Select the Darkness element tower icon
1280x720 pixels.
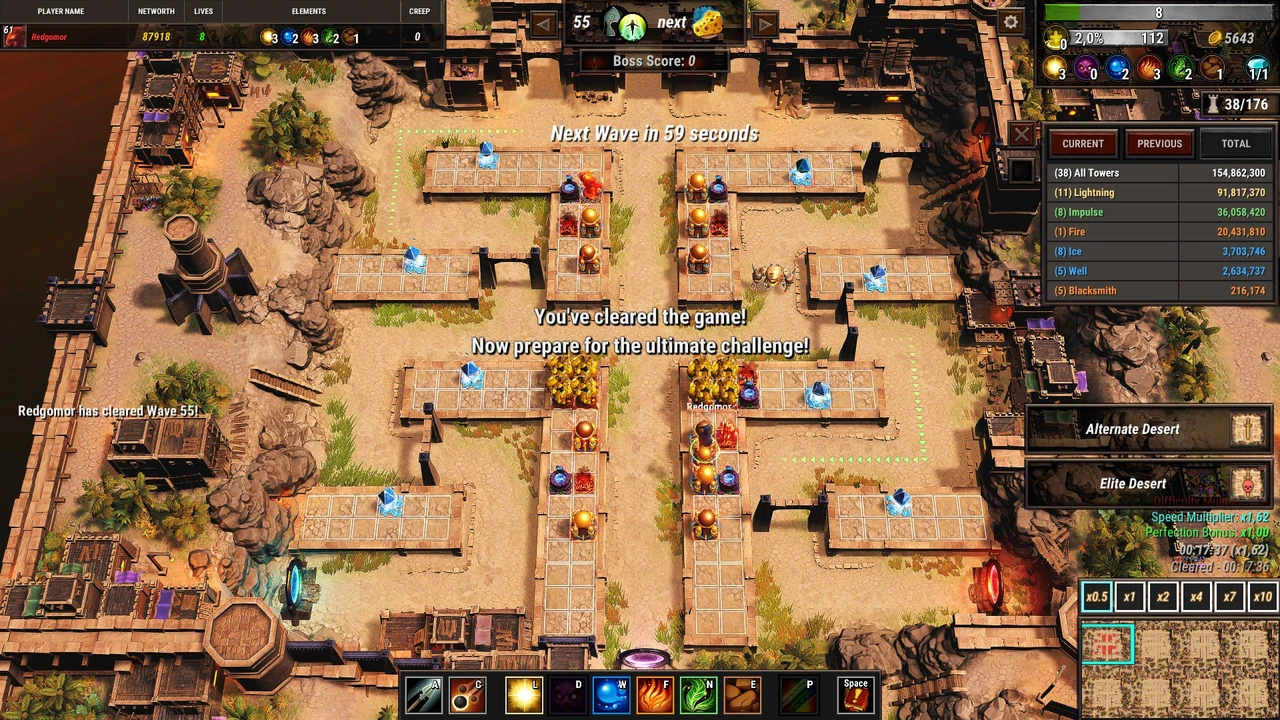[567, 694]
